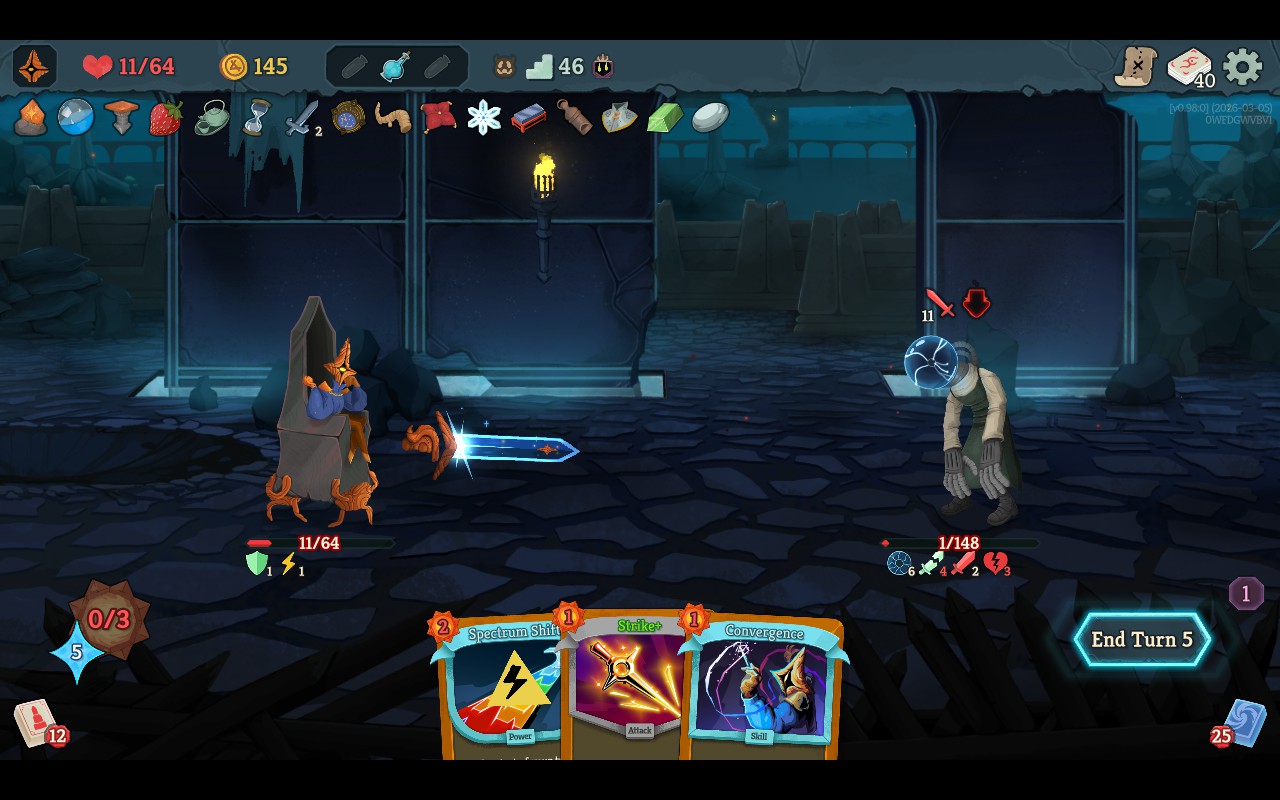
Task: Inspect the hourglass relic
Action: pyautogui.click(x=257, y=117)
